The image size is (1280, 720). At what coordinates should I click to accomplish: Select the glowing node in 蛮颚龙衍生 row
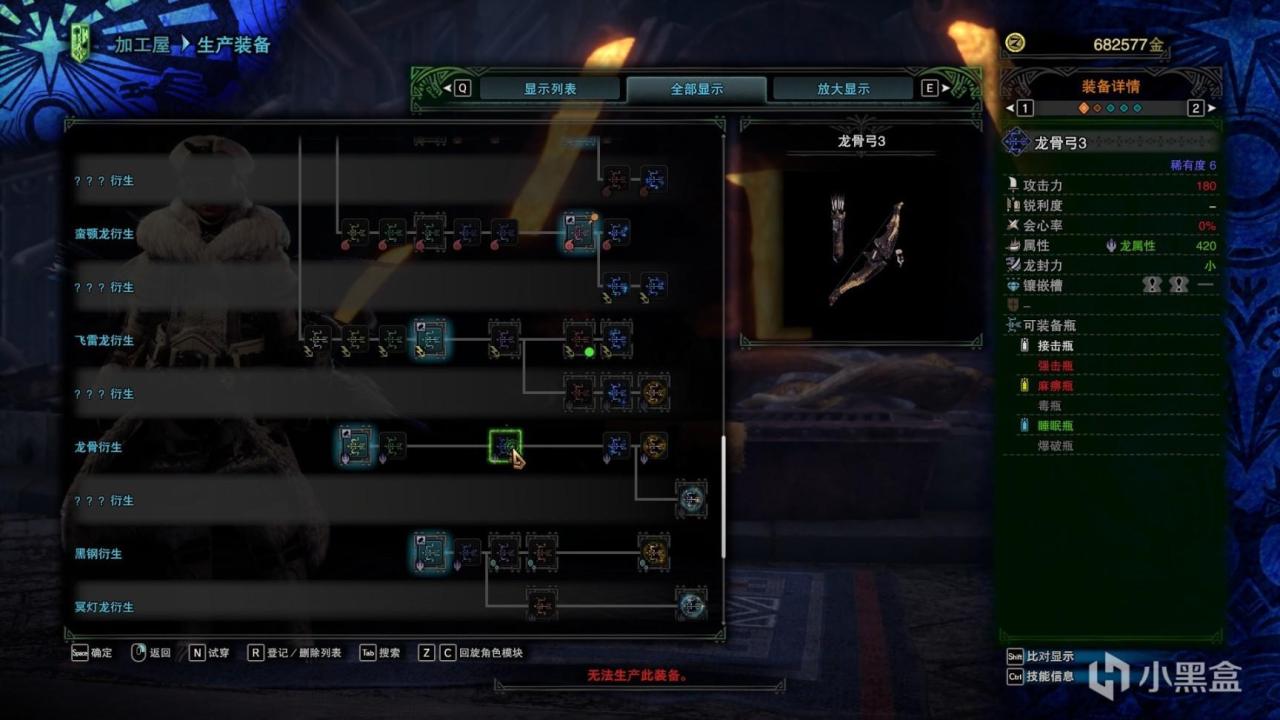[x=579, y=232]
